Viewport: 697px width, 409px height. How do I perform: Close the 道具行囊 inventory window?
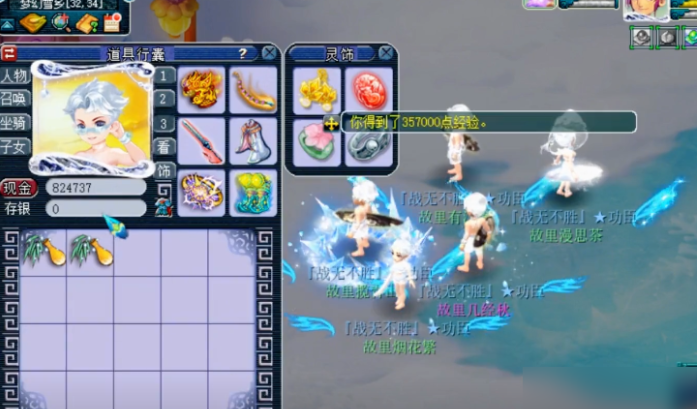[268, 53]
